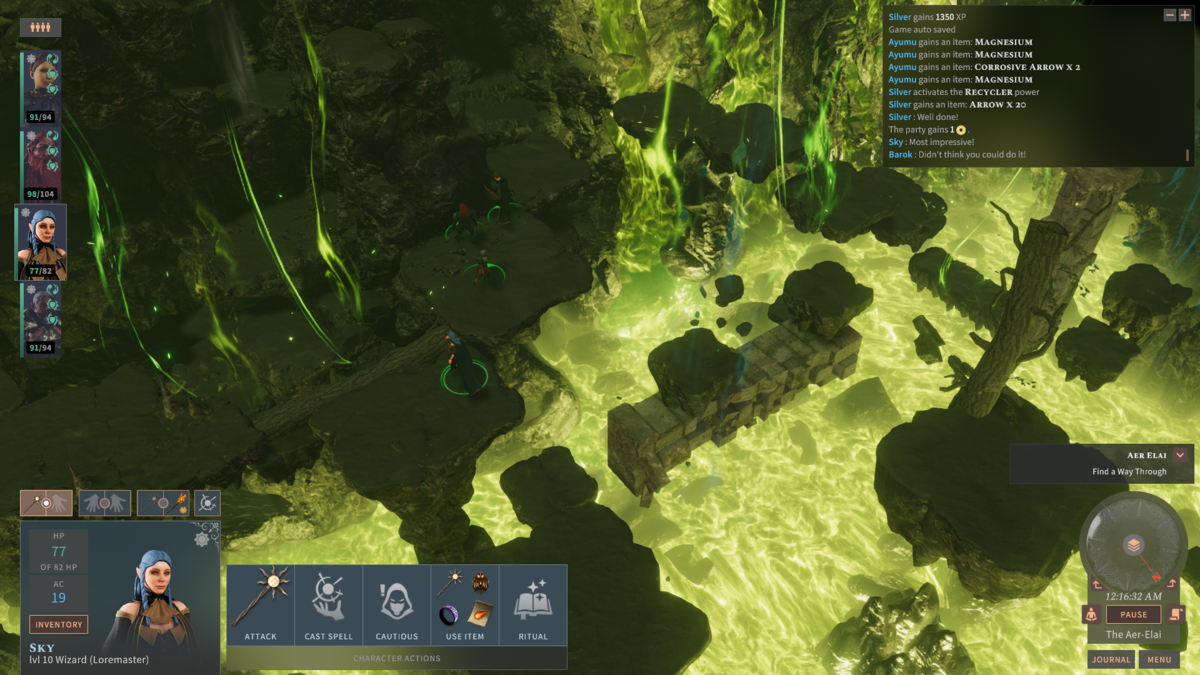Open the game Menu
1200x675 pixels.
(1159, 660)
